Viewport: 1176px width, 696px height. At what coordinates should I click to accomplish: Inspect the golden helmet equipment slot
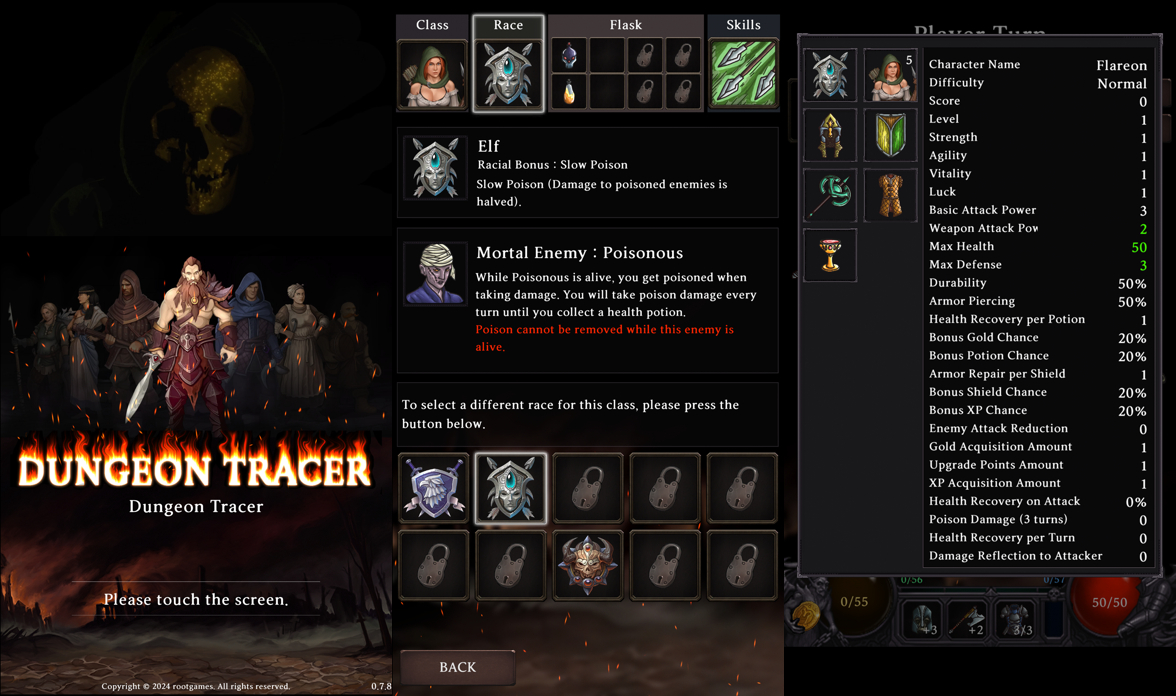(x=830, y=135)
